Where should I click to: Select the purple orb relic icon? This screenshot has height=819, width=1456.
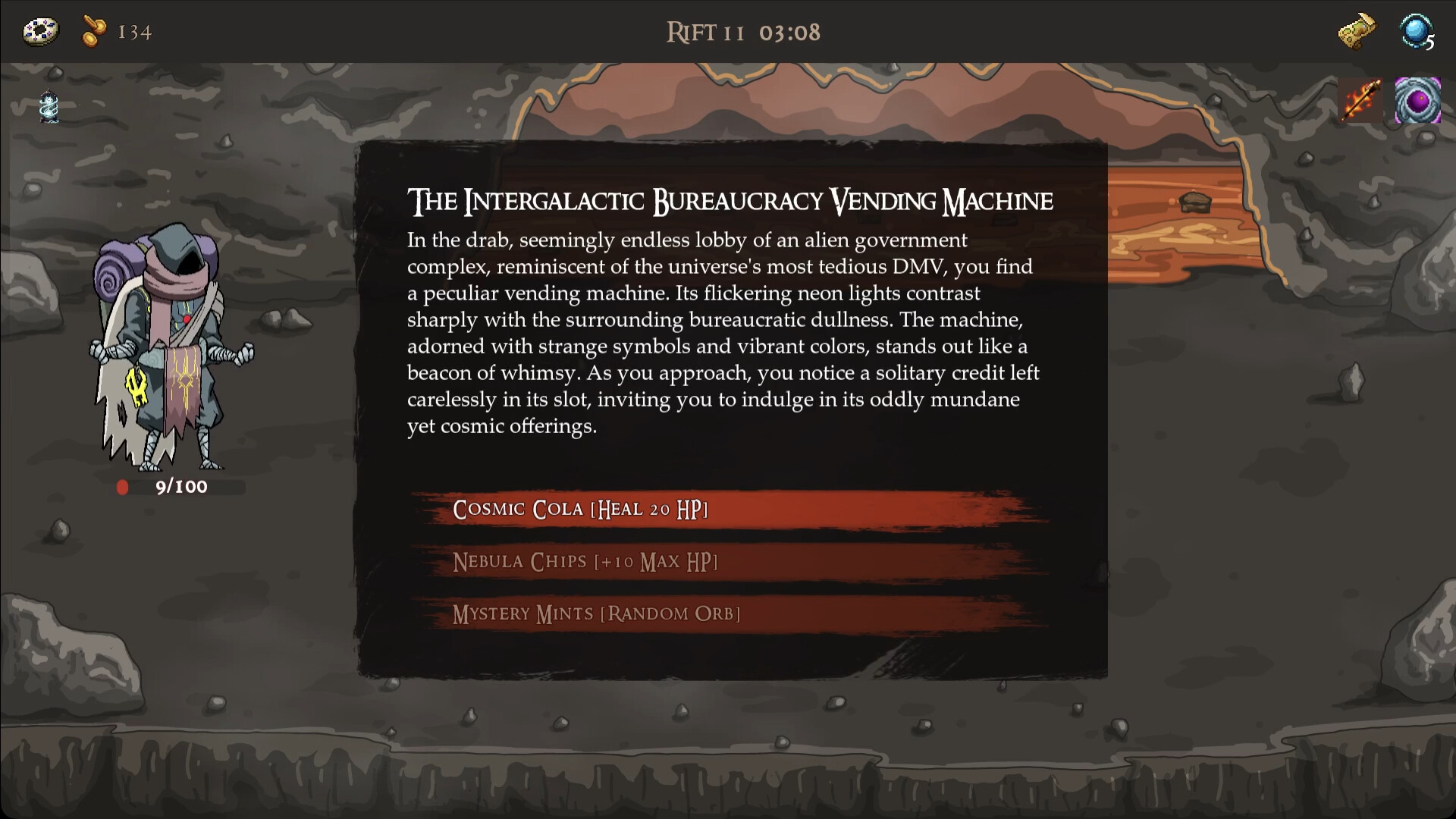coord(1417,102)
